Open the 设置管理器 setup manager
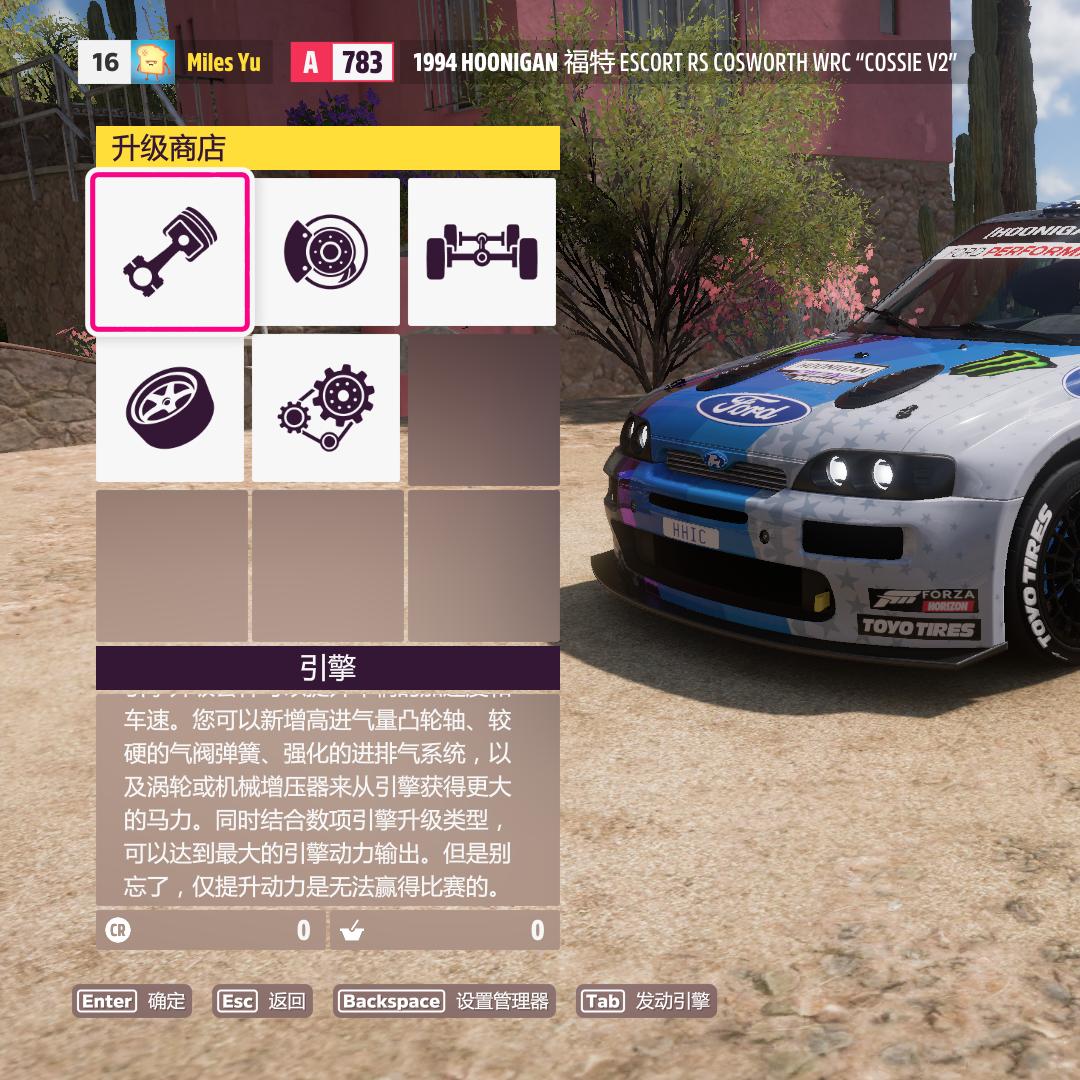Viewport: 1080px width, 1080px height. click(445, 1001)
